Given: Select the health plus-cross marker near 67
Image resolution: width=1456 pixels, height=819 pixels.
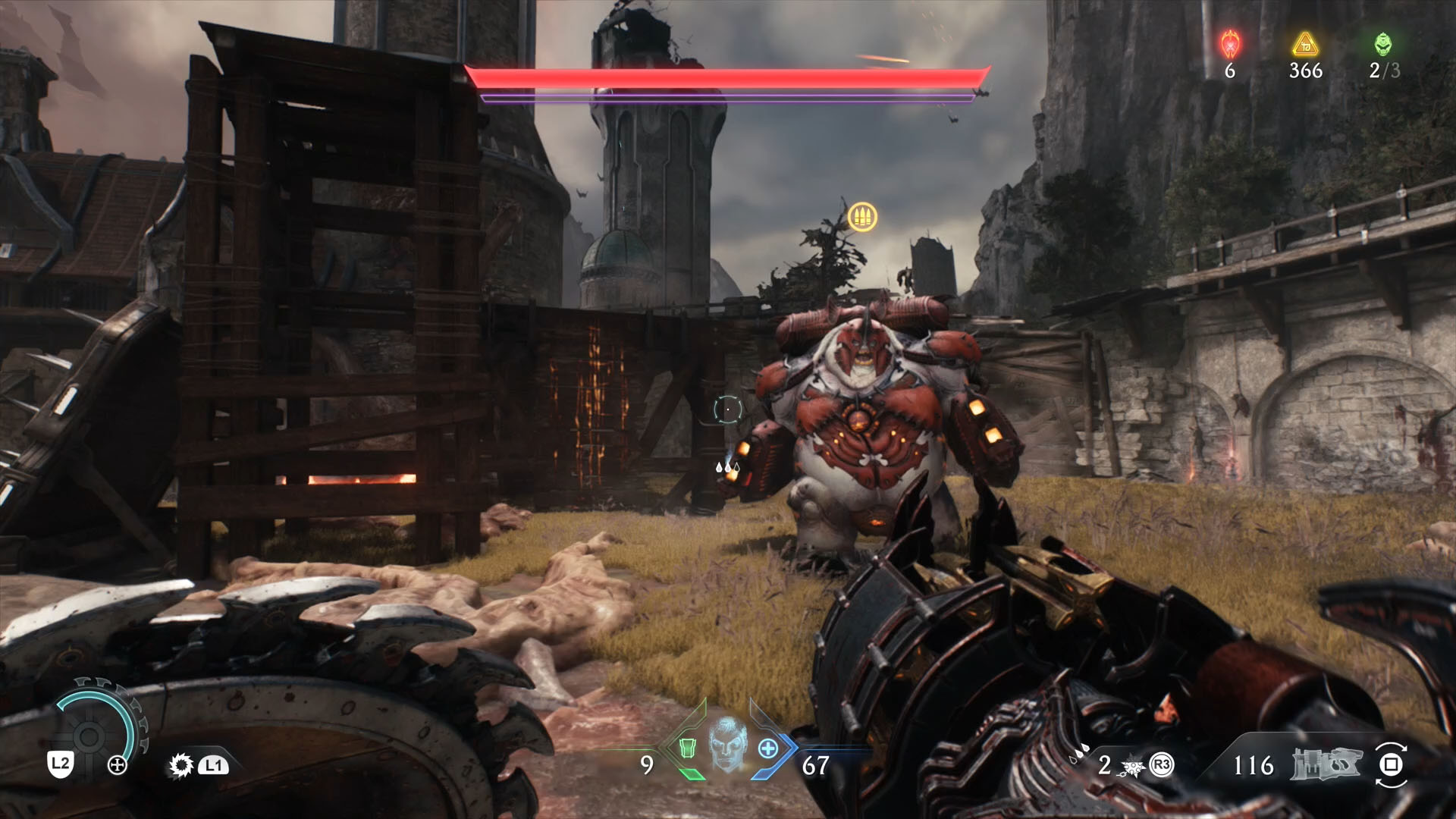Looking at the screenshot, I should 767,749.
